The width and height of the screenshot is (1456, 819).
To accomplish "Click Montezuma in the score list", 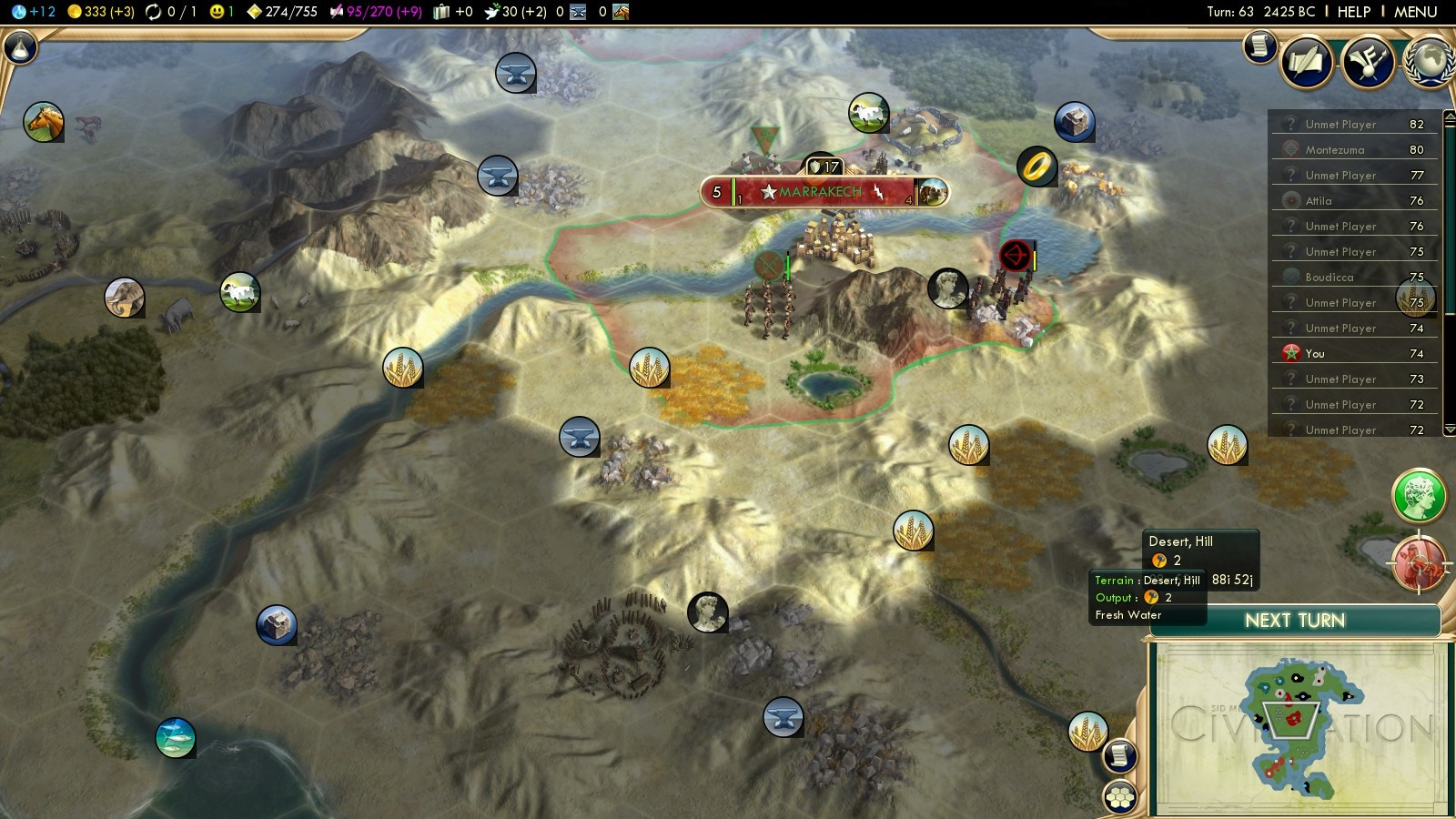I will click(1334, 150).
